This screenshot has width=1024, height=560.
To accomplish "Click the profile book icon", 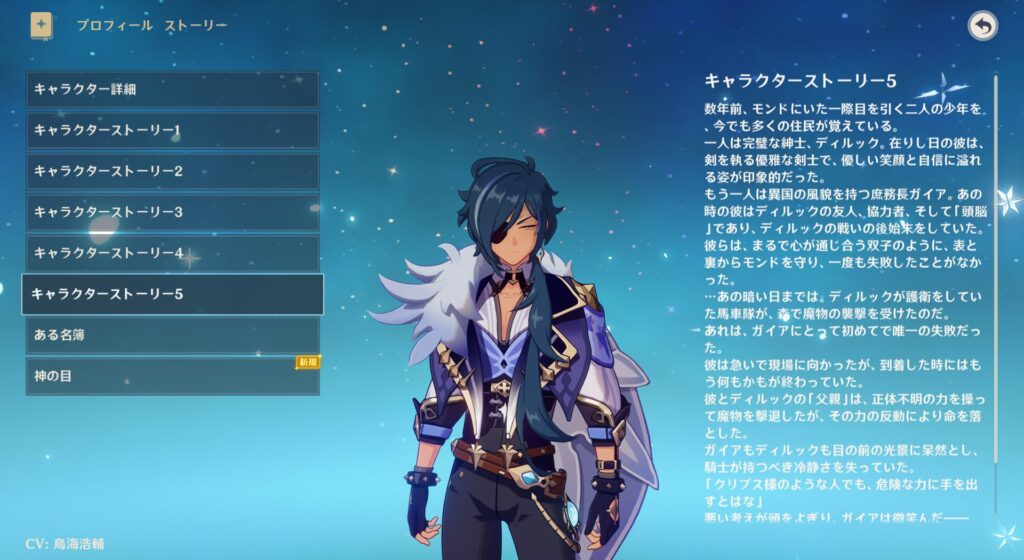I will pyautogui.click(x=41, y=24).
